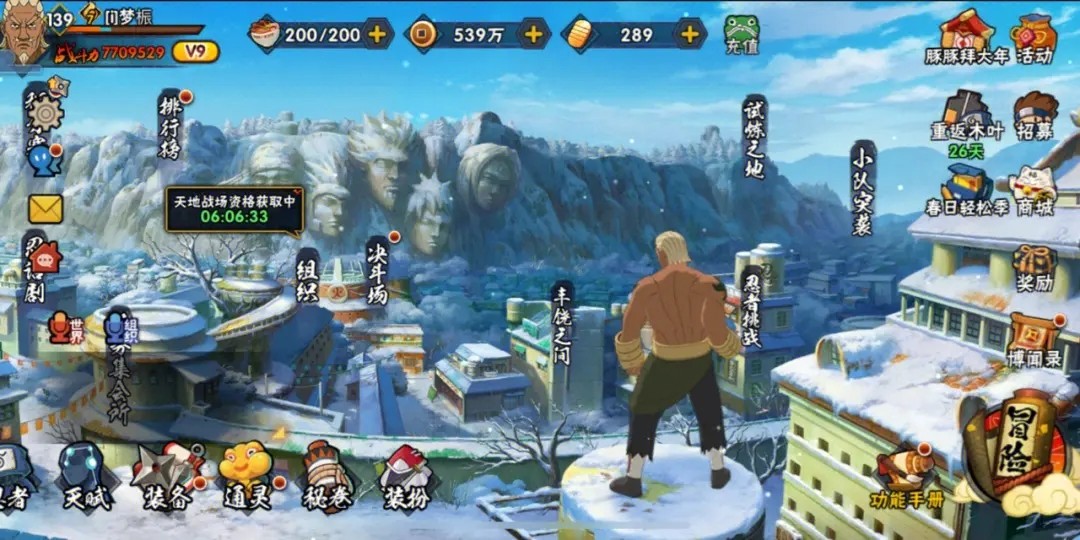Open the 招募 recruit menu
Viewport: 1080px width, 540px height.
click(x=1034, y=116)
